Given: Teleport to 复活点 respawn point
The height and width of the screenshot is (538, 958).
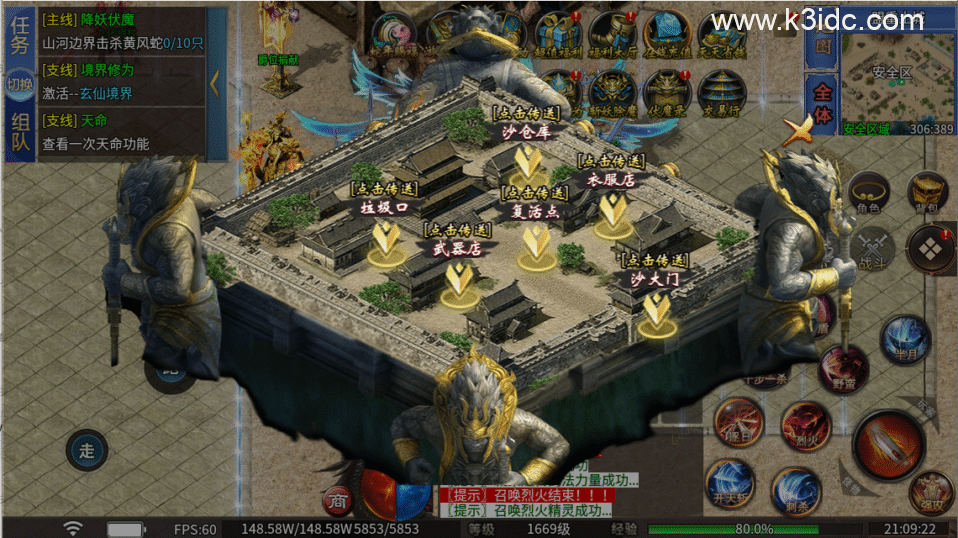Looking at the screenshot, I should coord(536,243).
